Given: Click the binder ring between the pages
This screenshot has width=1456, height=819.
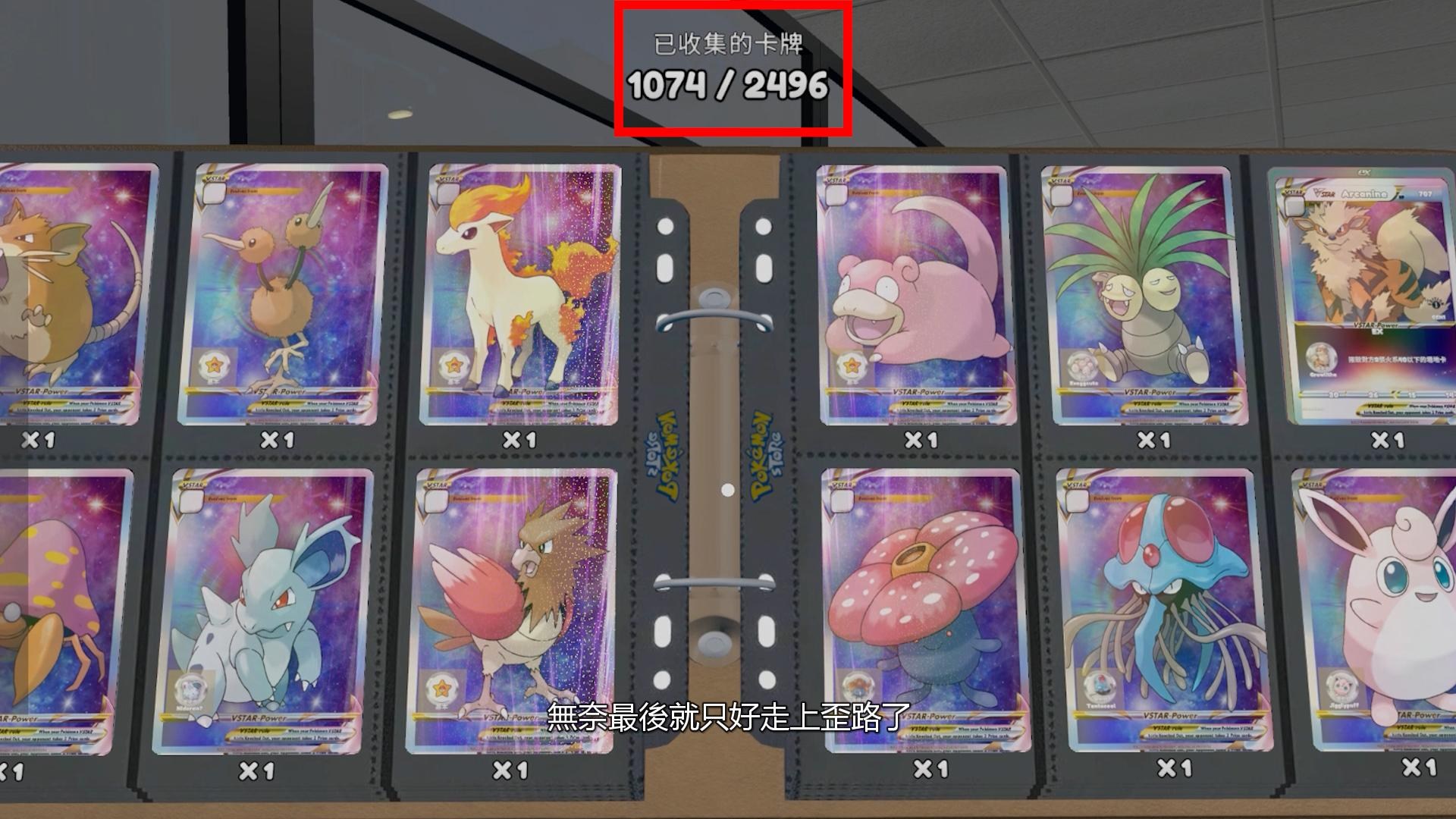Looking at the screenshot, I should click(713, 318).
